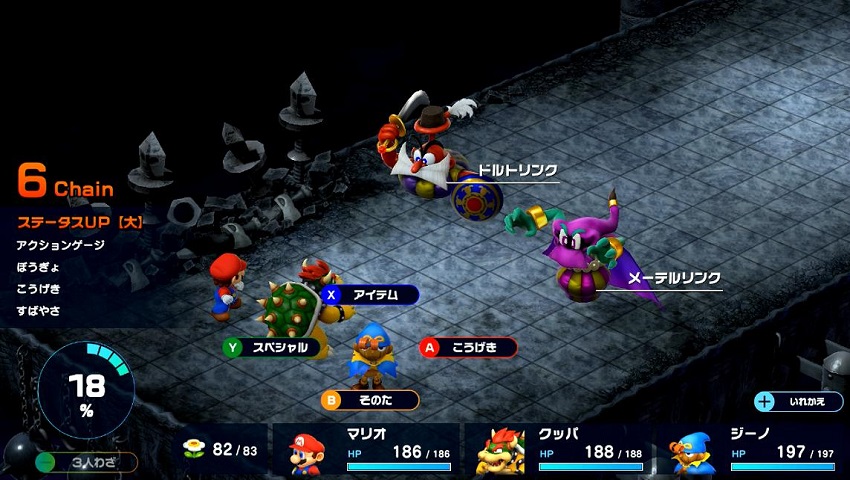The height and width of the screenshot is (480, 850).
Task: Choose the アイテム (Item) command
Action: coord(370,294)
